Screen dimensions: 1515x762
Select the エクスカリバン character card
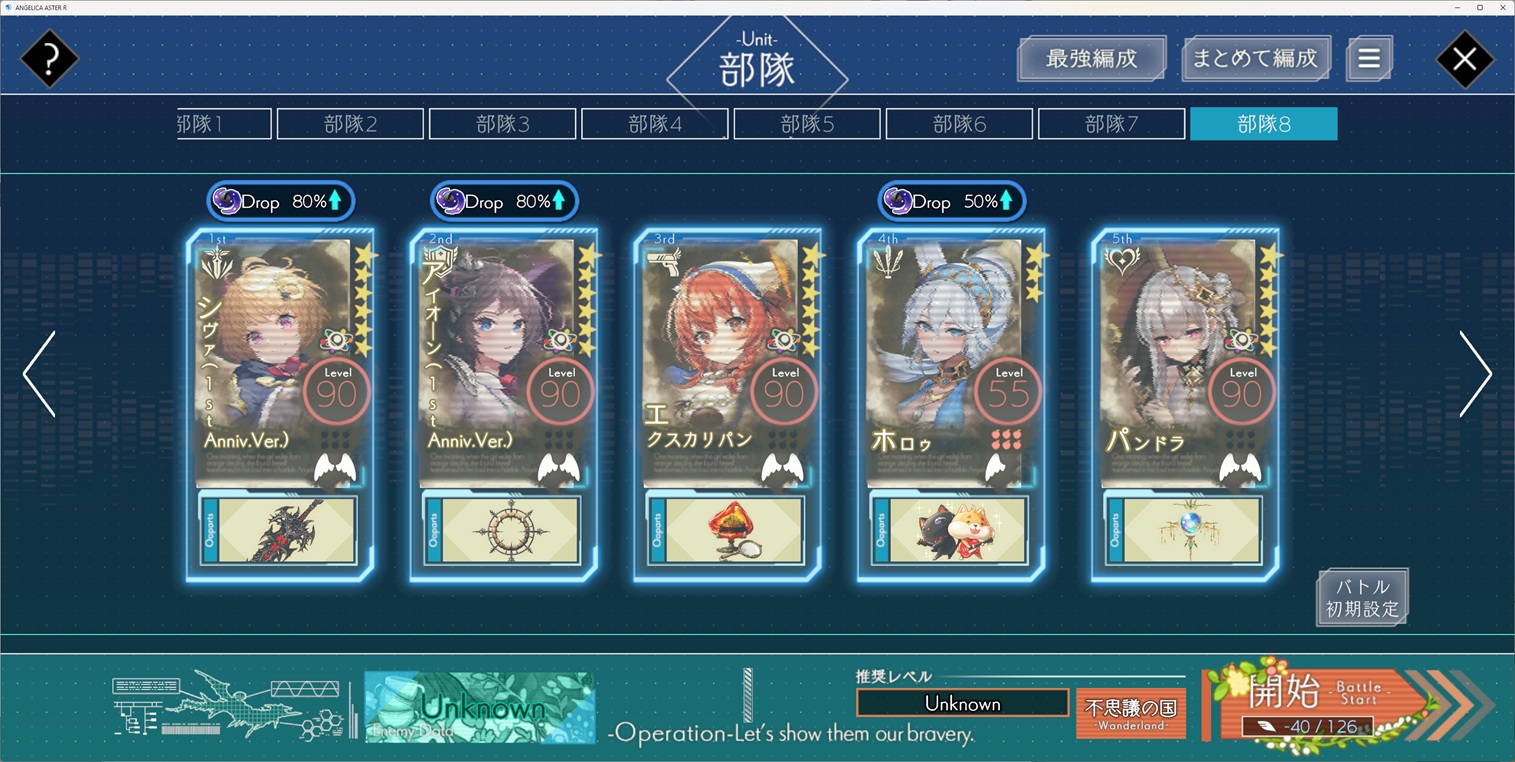click(727, 360)
